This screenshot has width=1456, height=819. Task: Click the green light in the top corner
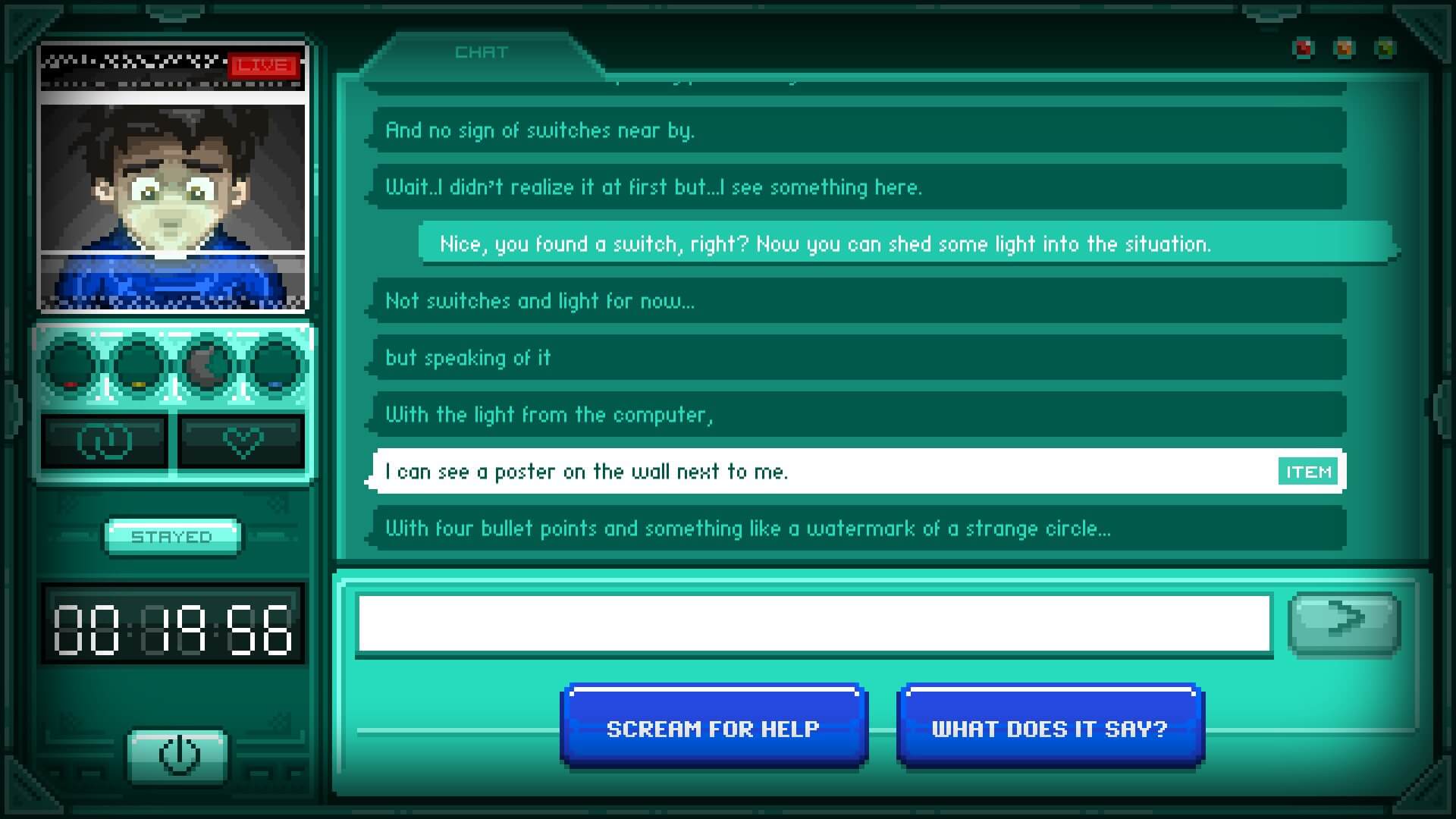[x=1385, y=49]
